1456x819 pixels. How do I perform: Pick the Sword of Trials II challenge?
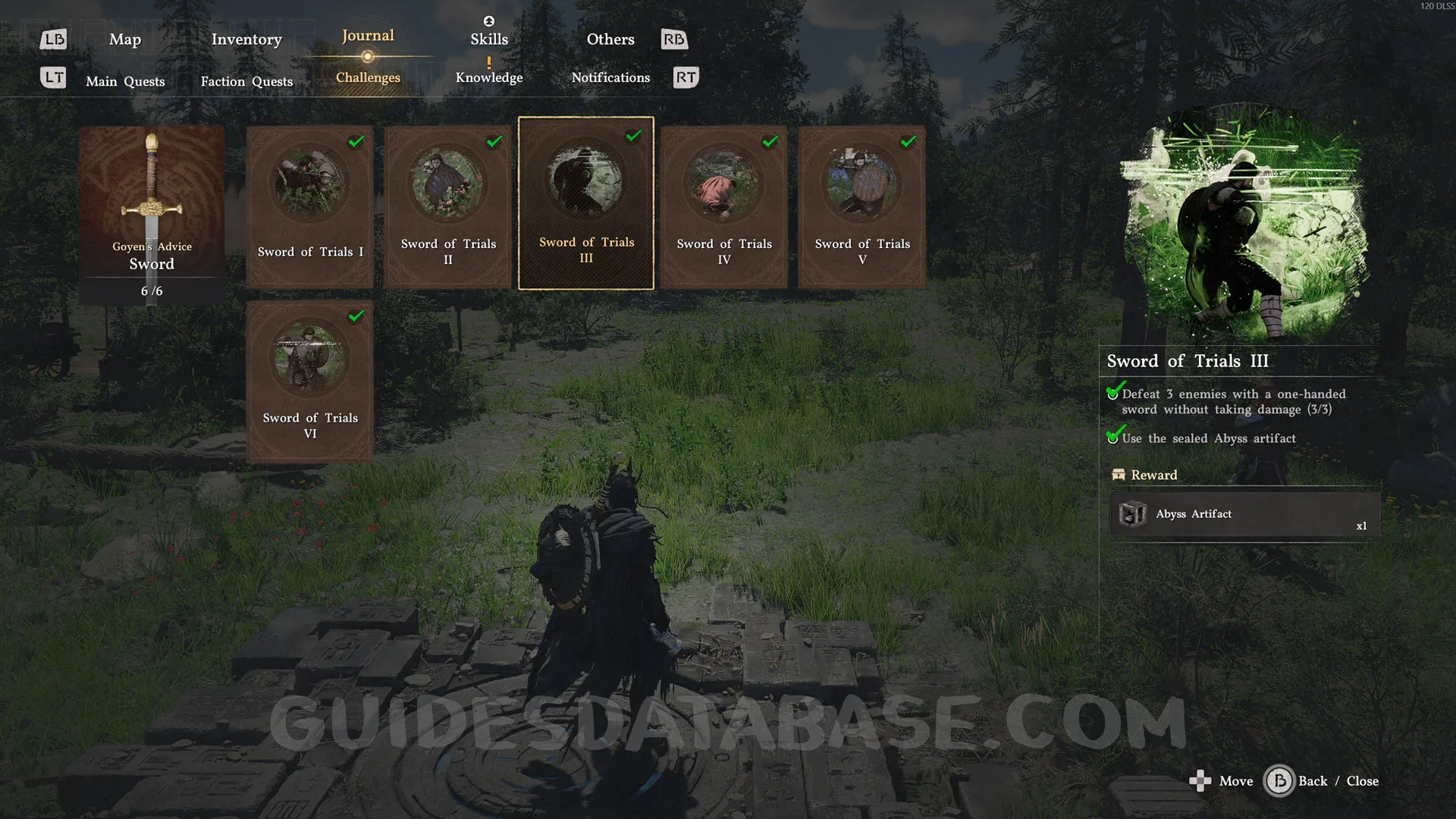[448, 206]
